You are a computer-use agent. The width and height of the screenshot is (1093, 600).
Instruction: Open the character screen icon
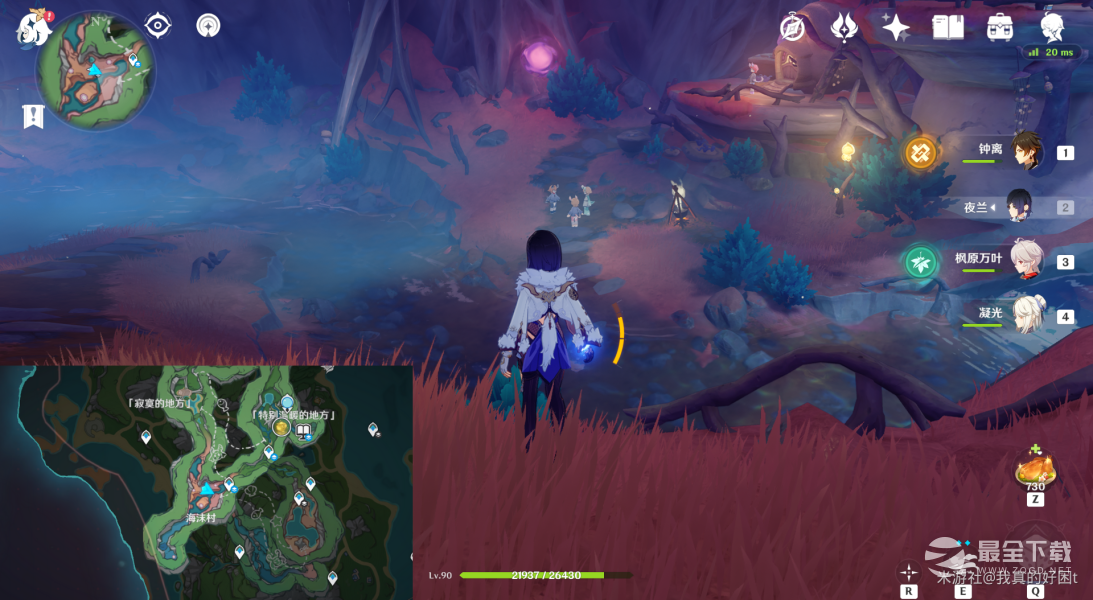[x=1052, y=27]
